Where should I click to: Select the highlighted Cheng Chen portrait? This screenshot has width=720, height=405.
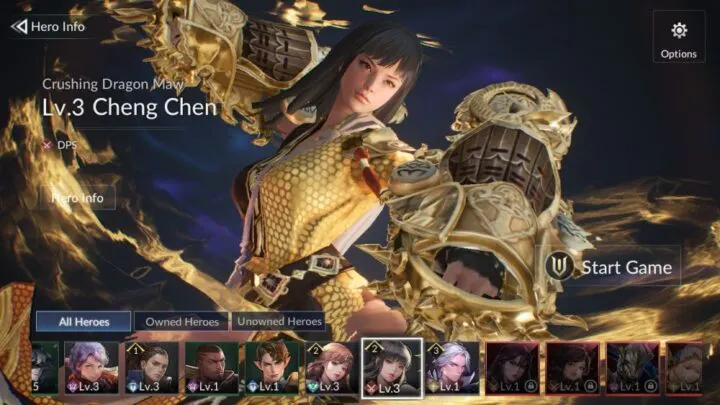(x=391, y=367)
